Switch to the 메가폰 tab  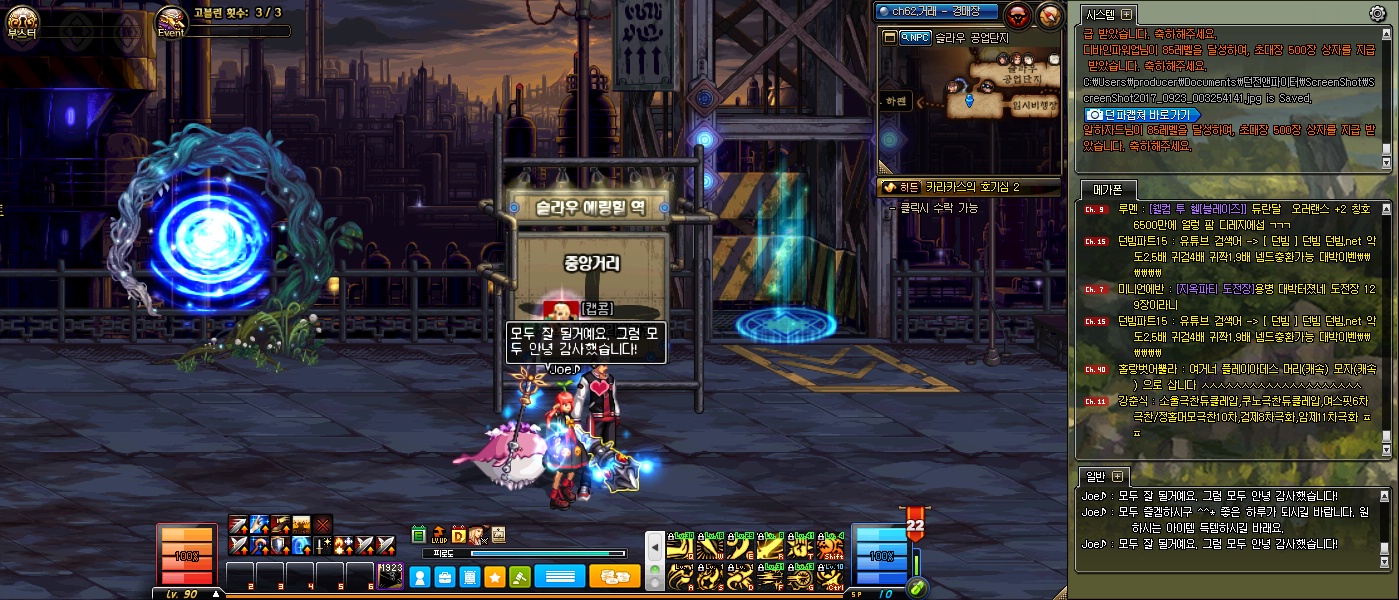pos(1107,189)
